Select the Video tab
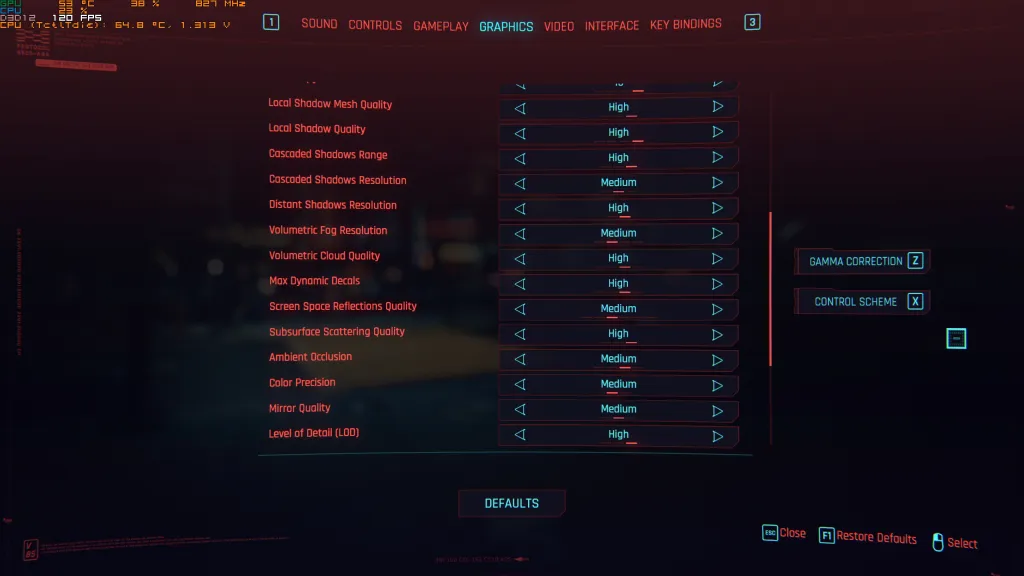The image size is (1024, 576). [559, 26]
